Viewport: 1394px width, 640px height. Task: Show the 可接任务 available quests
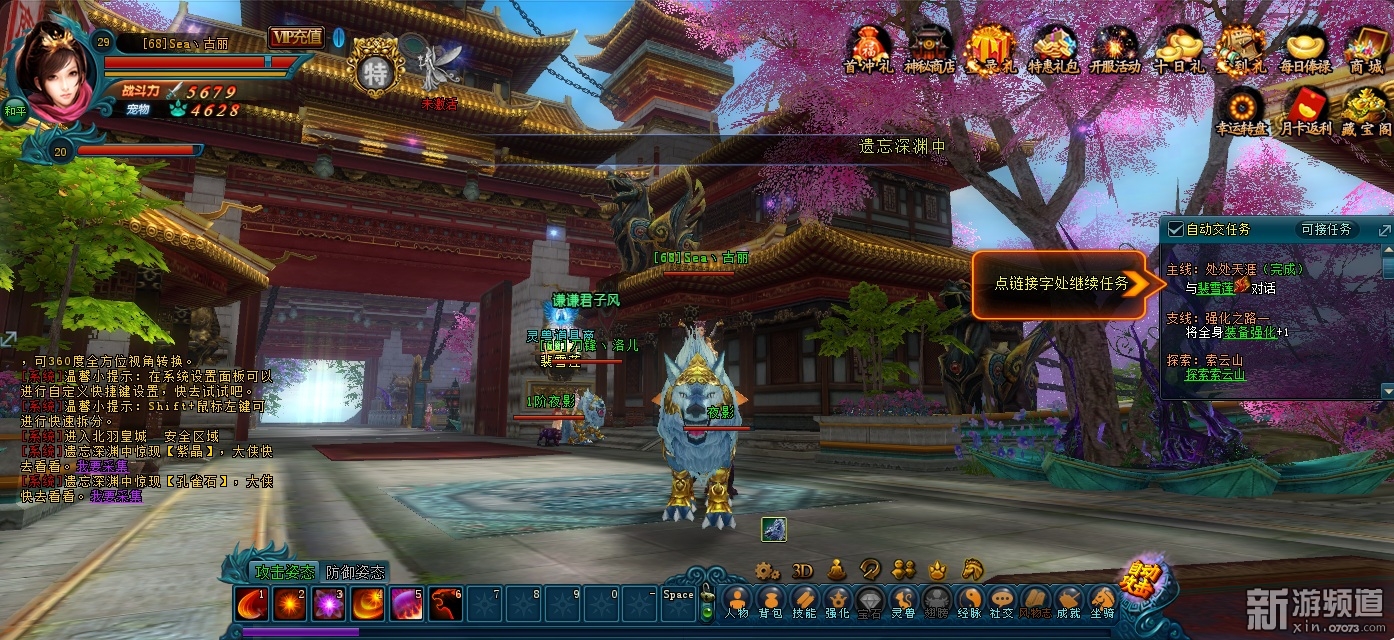pos(1328,229)
